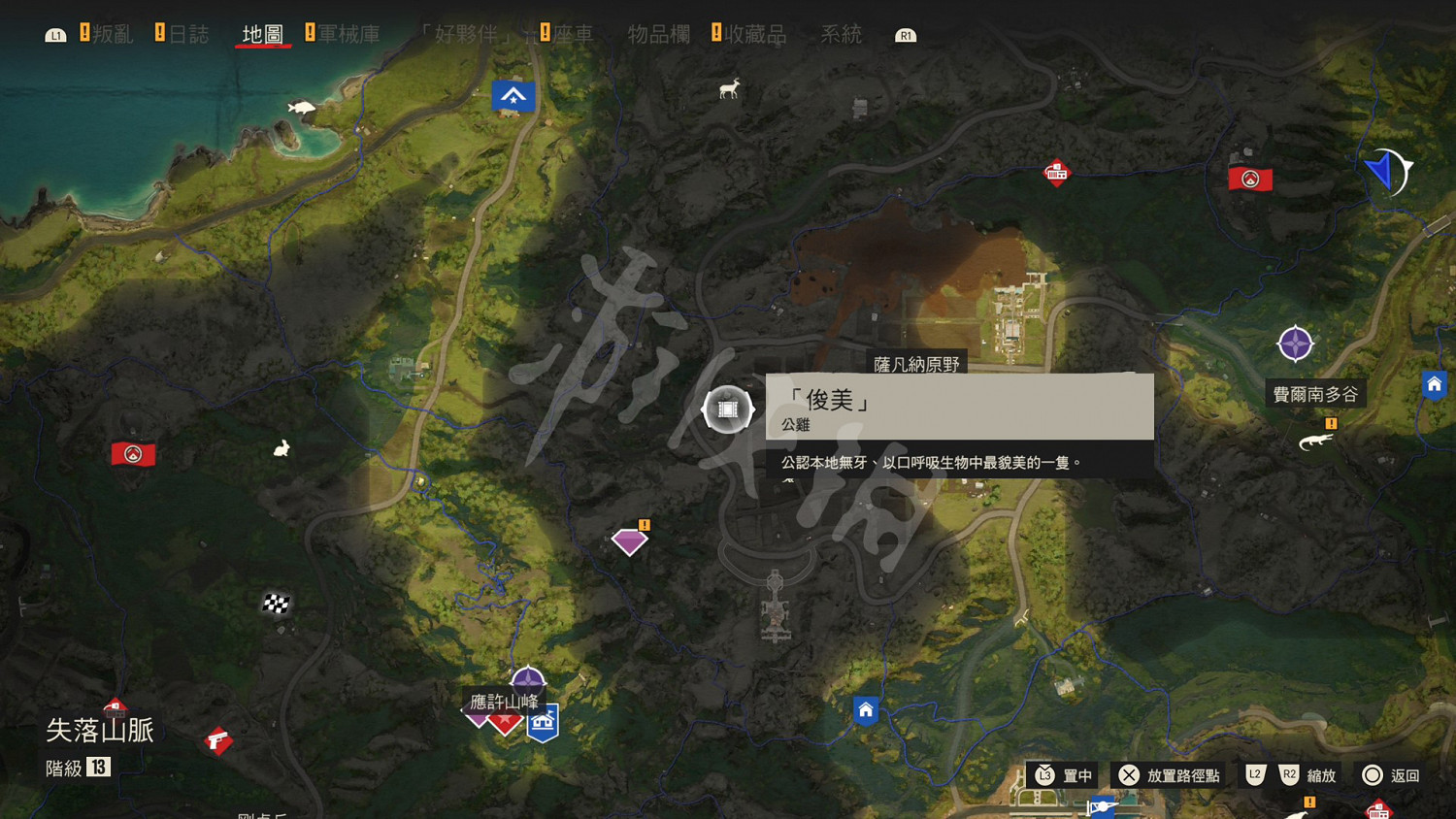Click the 返回 back button
Screen dimensions: 1456x819
pos(1391,775)
